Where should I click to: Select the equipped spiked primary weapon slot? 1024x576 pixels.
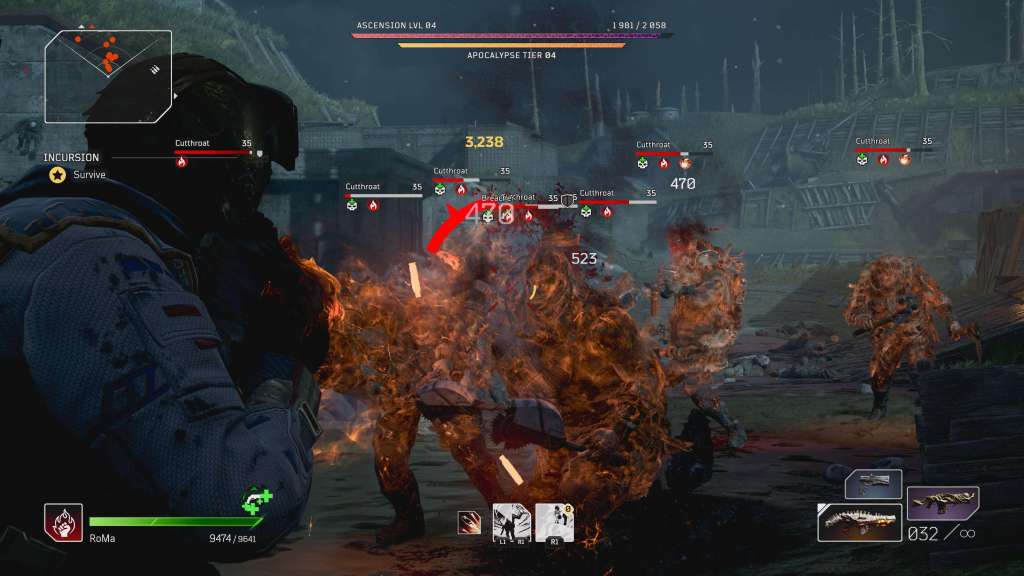(860, 523)
